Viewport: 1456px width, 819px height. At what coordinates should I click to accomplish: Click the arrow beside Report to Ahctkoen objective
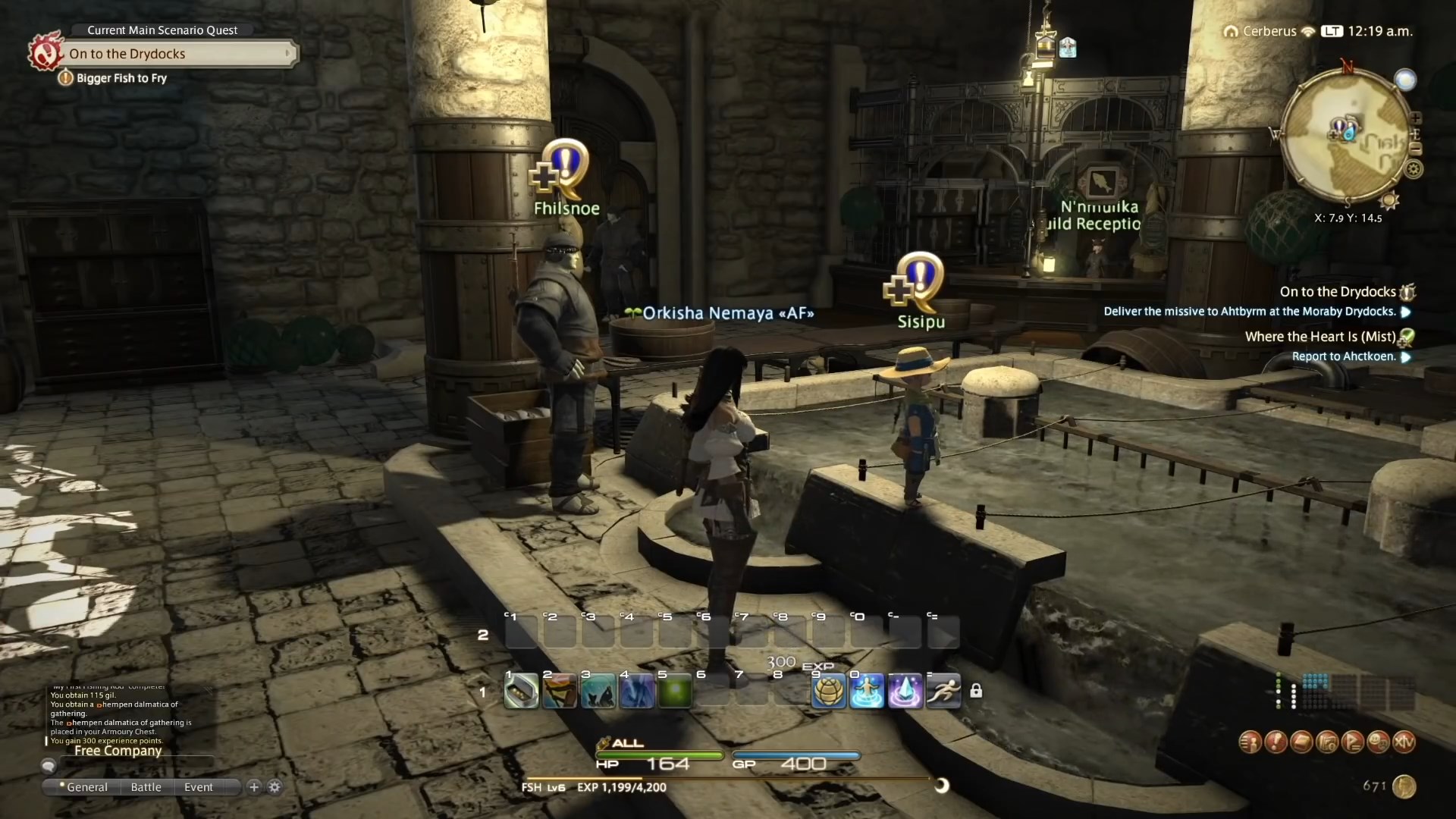[x=1407, y=357]
